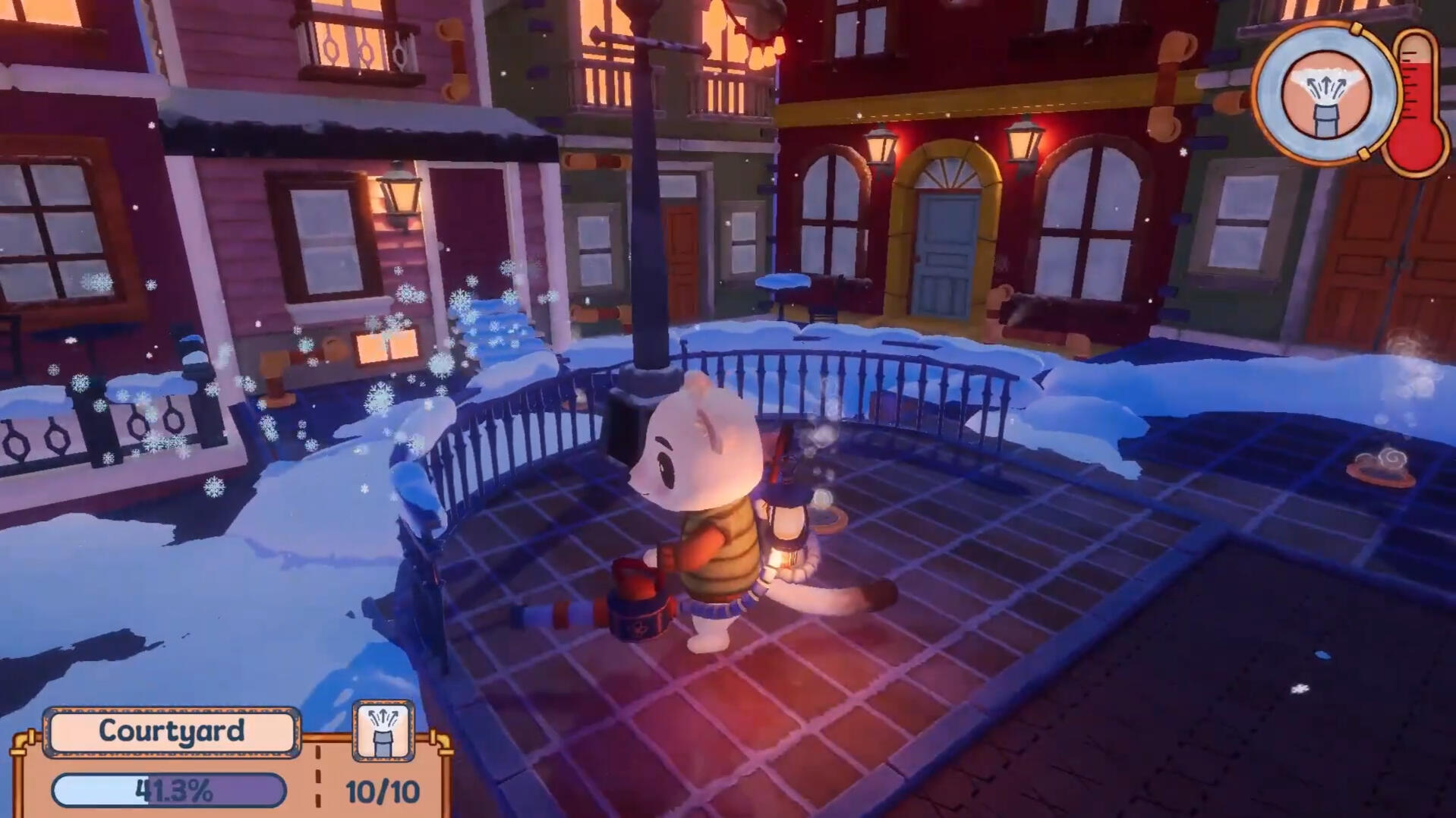Select the round nozzle tool icon
This screenshot has height=818, width=1456.
(x=1325, y=94)
